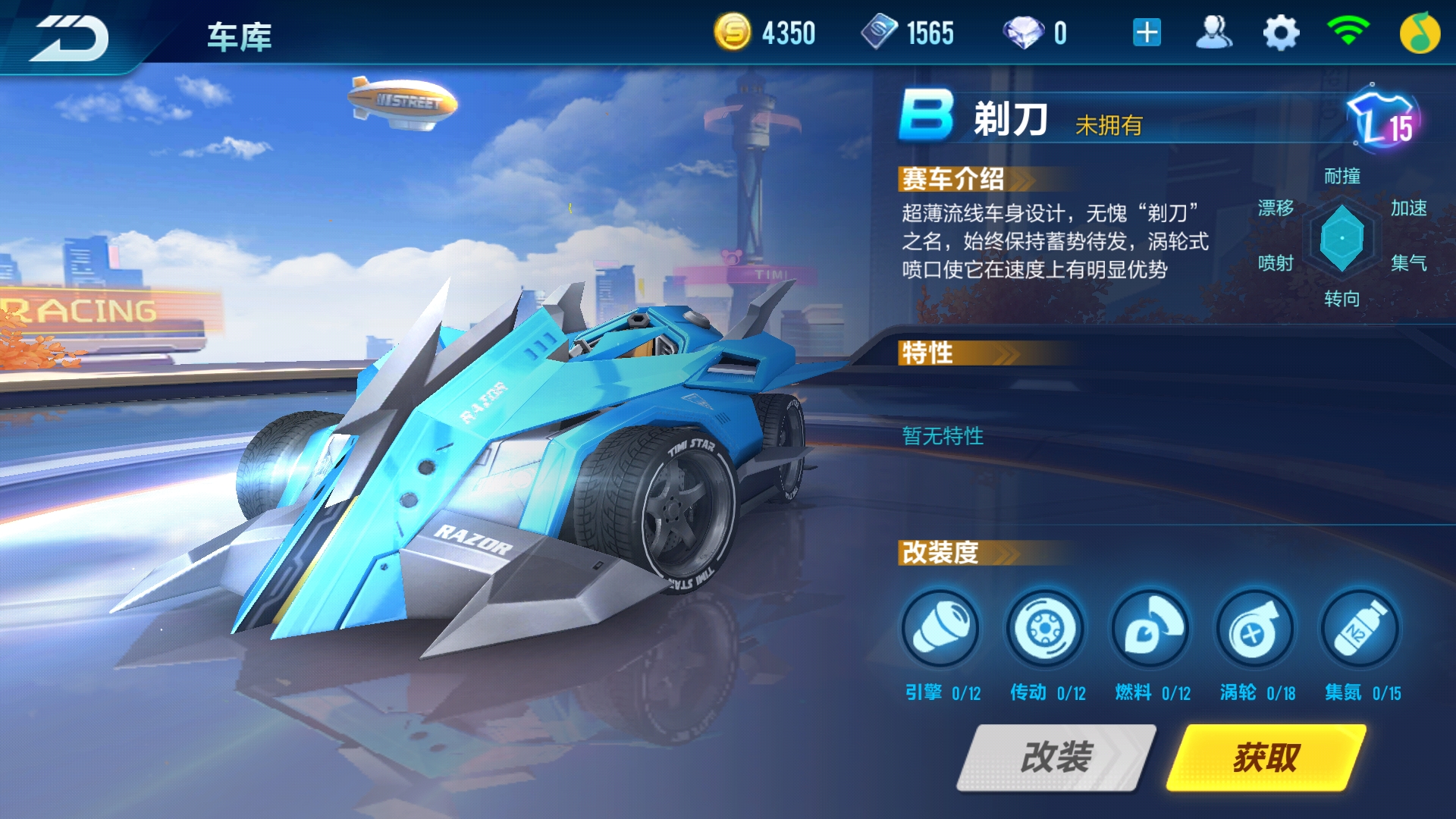Open the friends profile icon
Viewport: 1456px width, 819px height.
[1213, 33]
